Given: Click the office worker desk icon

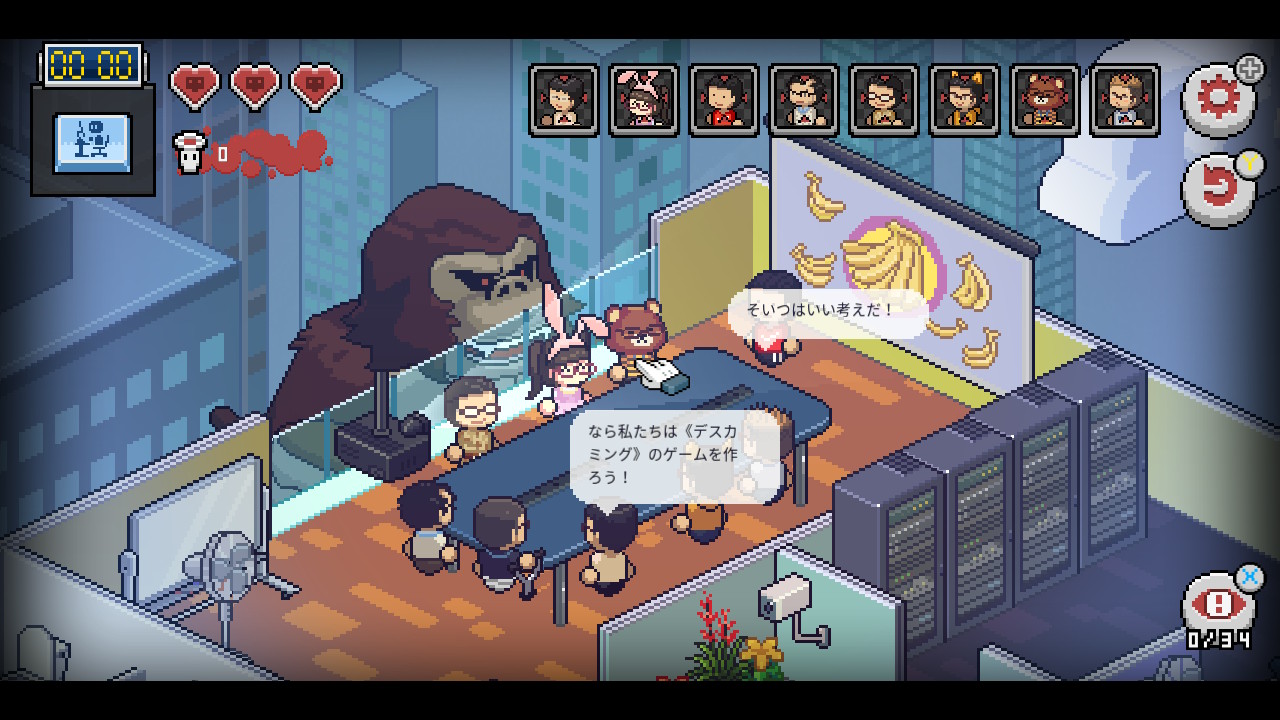Looking at the screenshot, I should coord(93,143).
